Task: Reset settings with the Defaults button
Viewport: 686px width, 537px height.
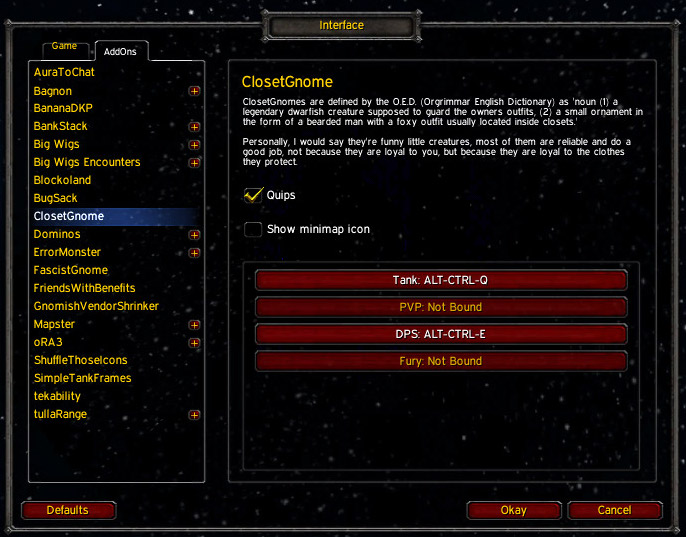Action: (x=68, y=510)
